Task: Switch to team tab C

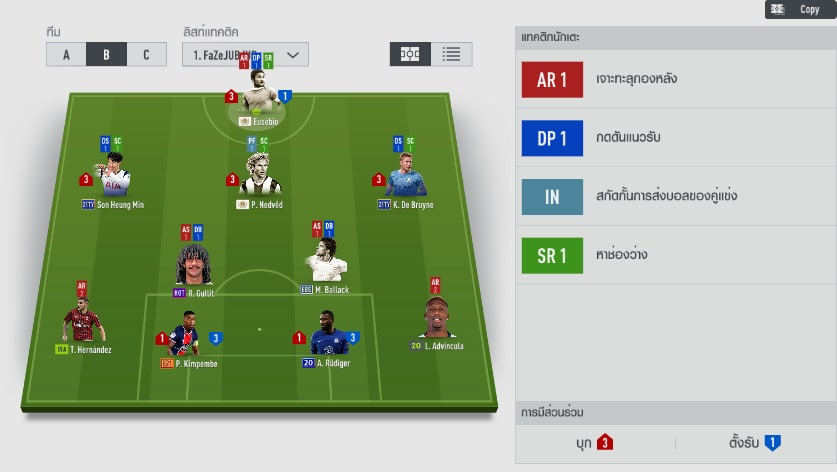Action: tap(146, 54)
